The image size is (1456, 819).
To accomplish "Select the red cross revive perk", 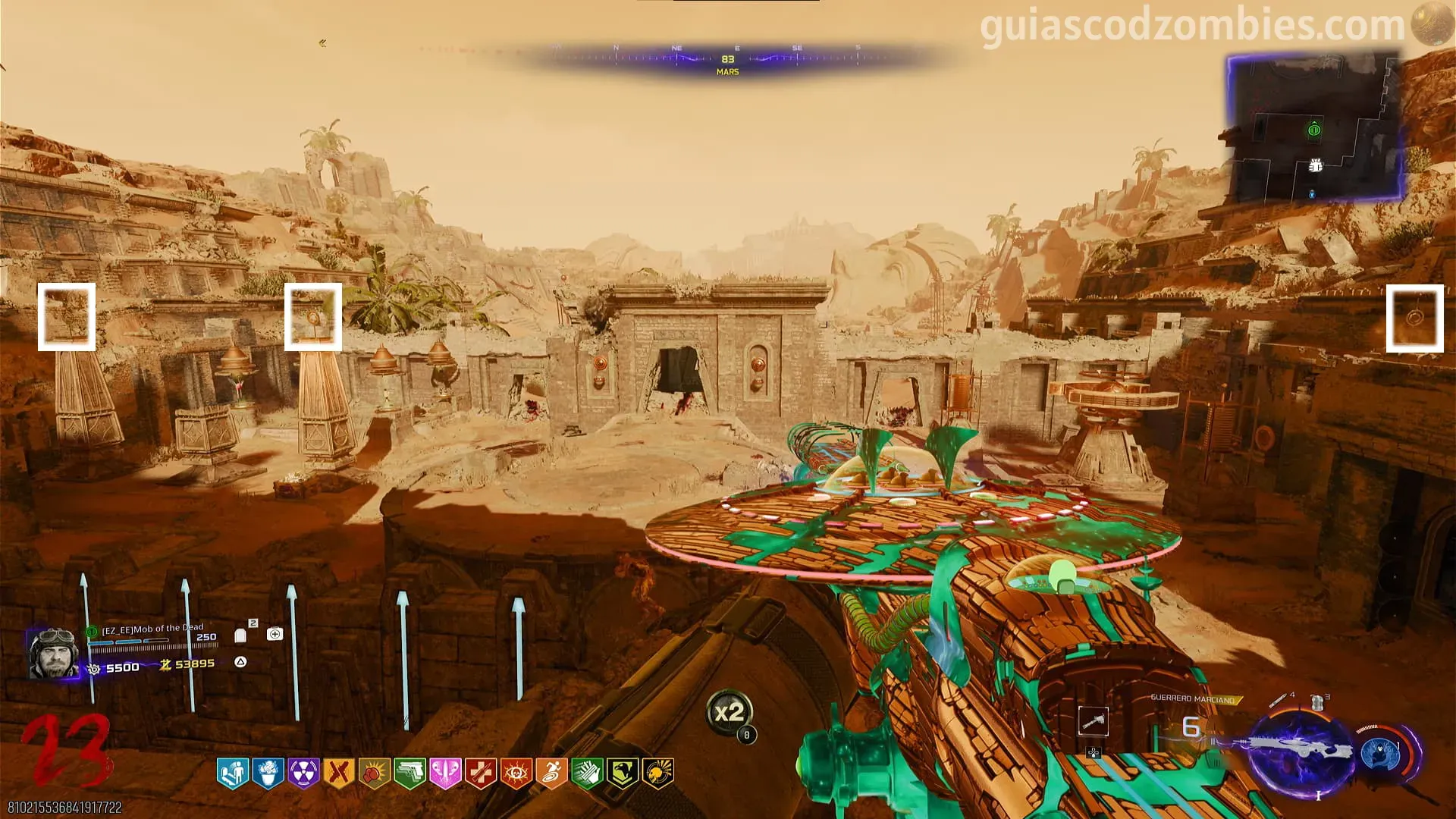I will coord(480,773).
